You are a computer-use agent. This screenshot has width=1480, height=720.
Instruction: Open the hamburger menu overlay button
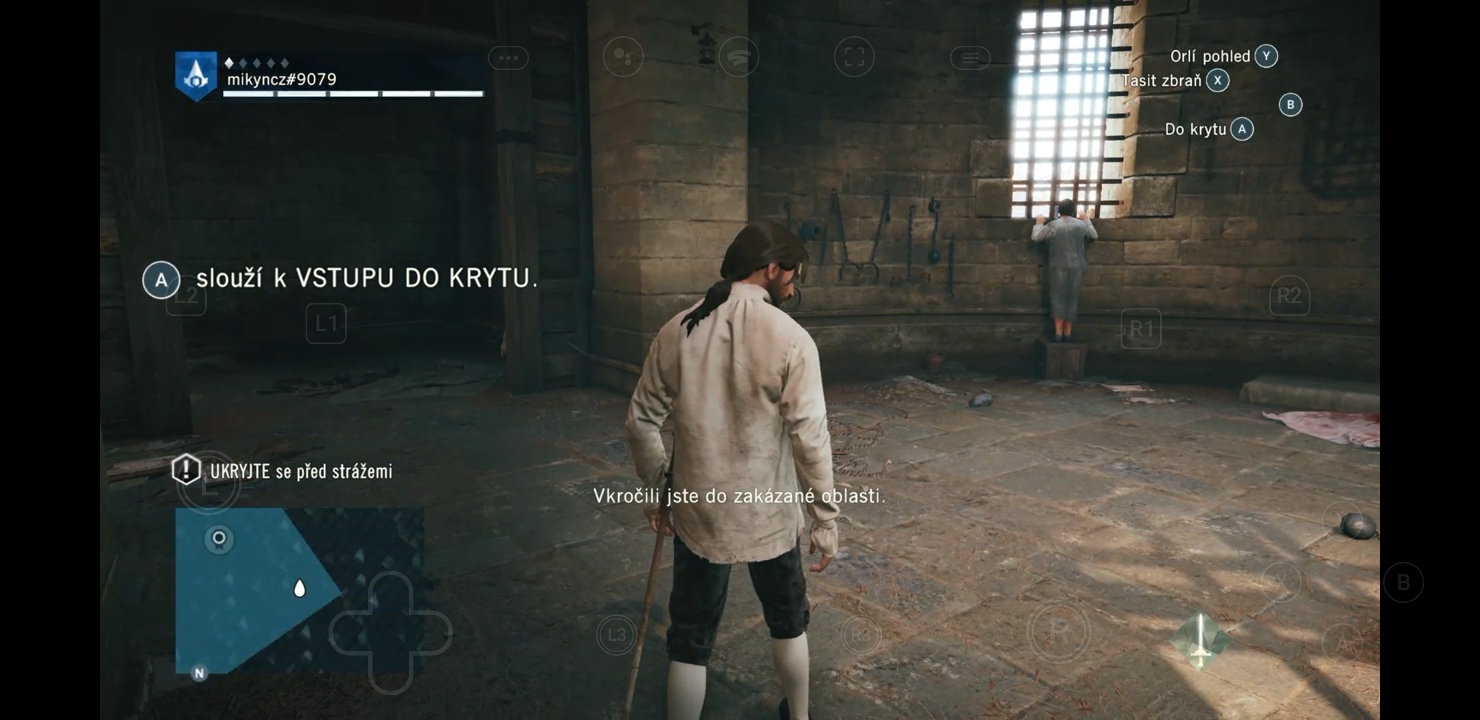(969, 57)
